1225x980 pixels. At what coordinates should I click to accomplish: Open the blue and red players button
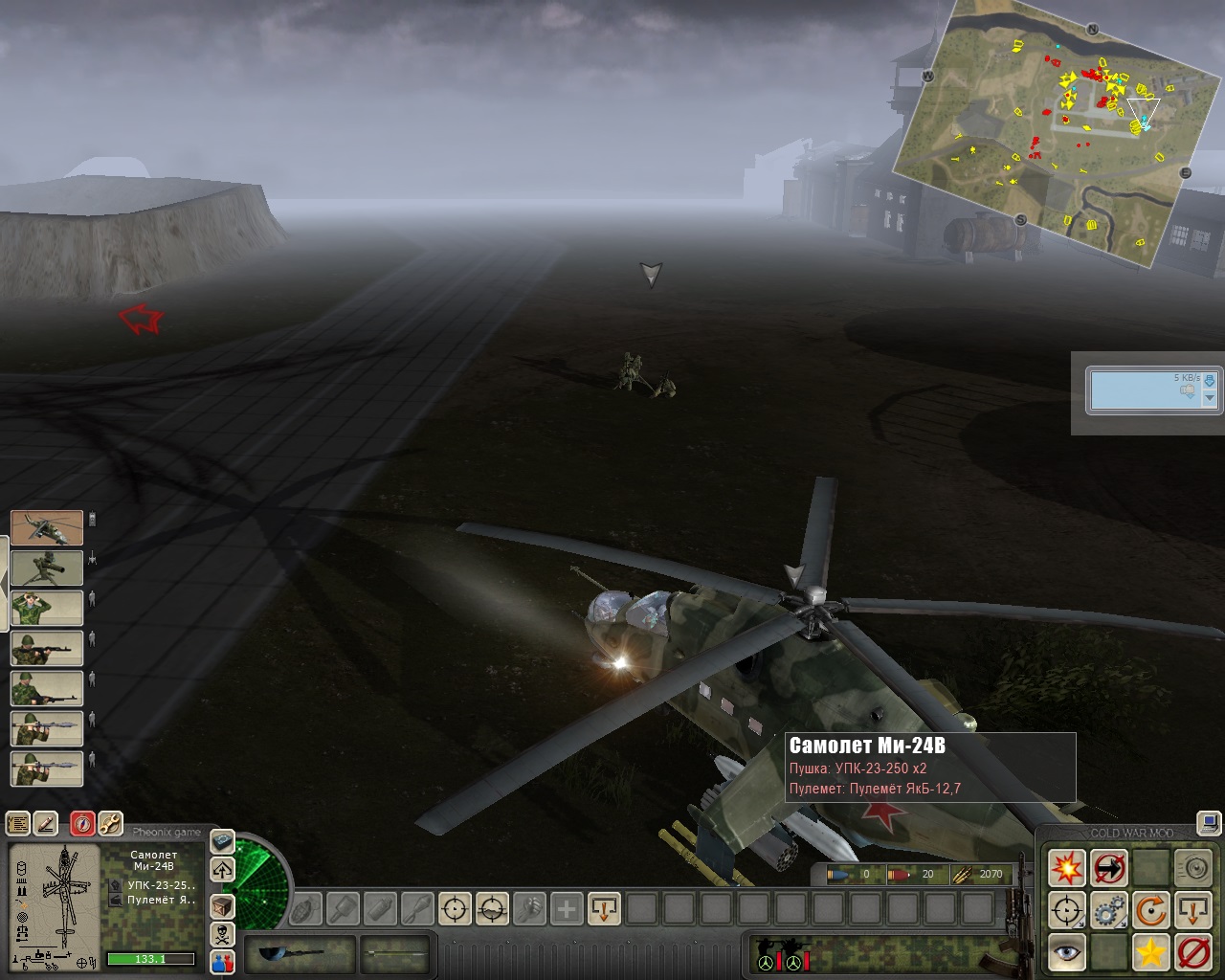click(222, 962)
